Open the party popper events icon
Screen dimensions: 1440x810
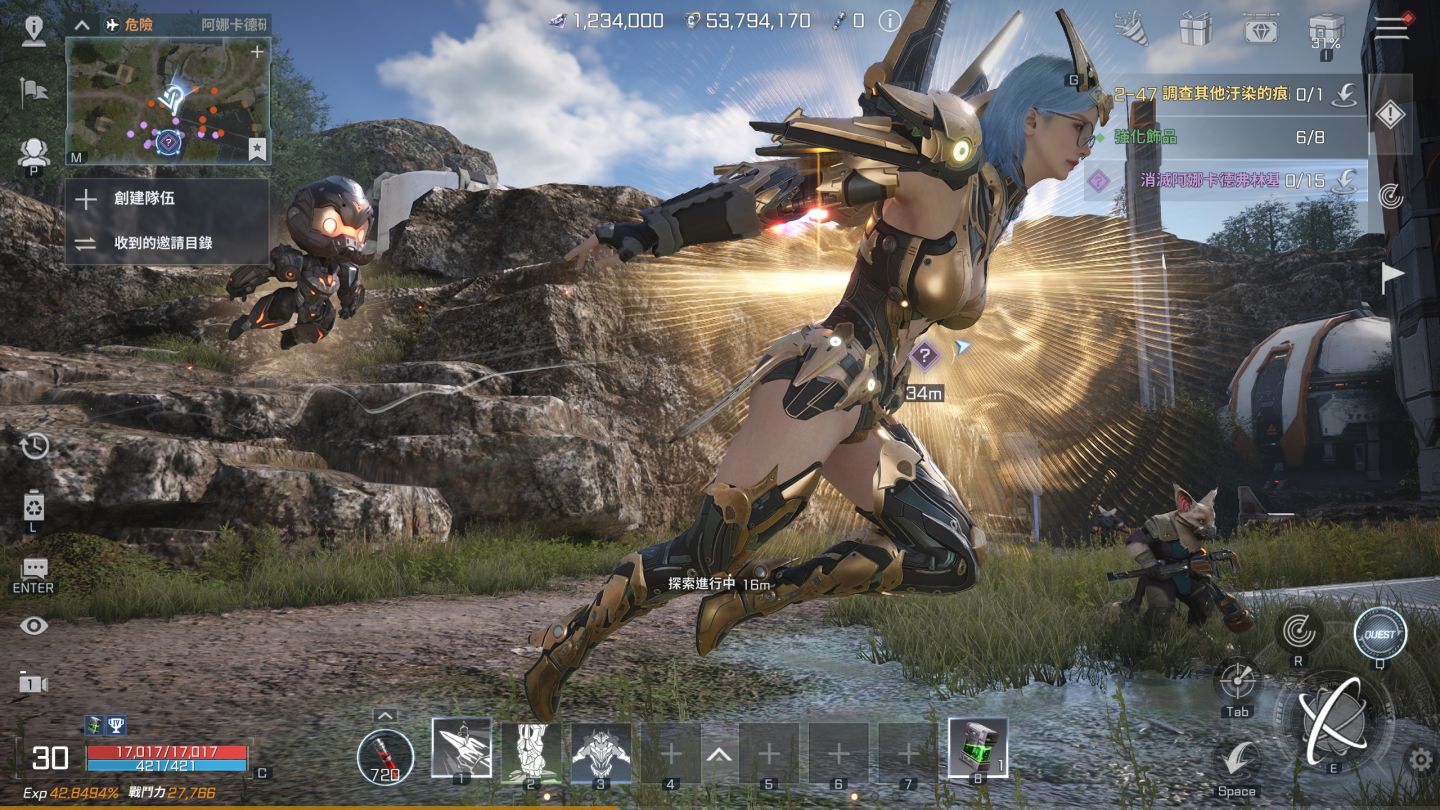(1132, 29)
